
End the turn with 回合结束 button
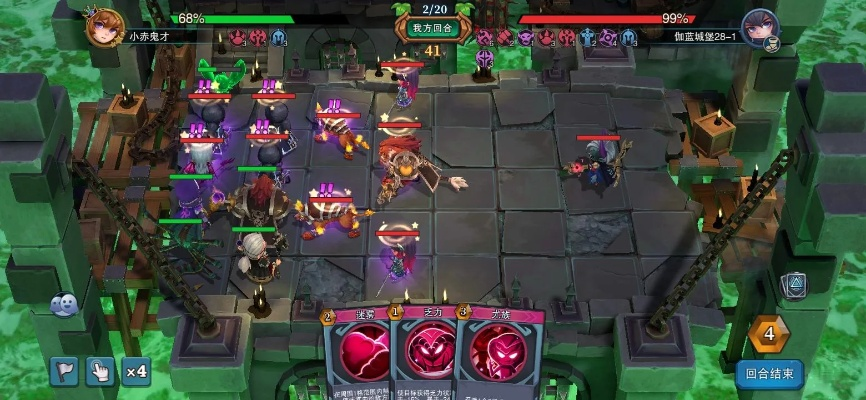point(769,375)
